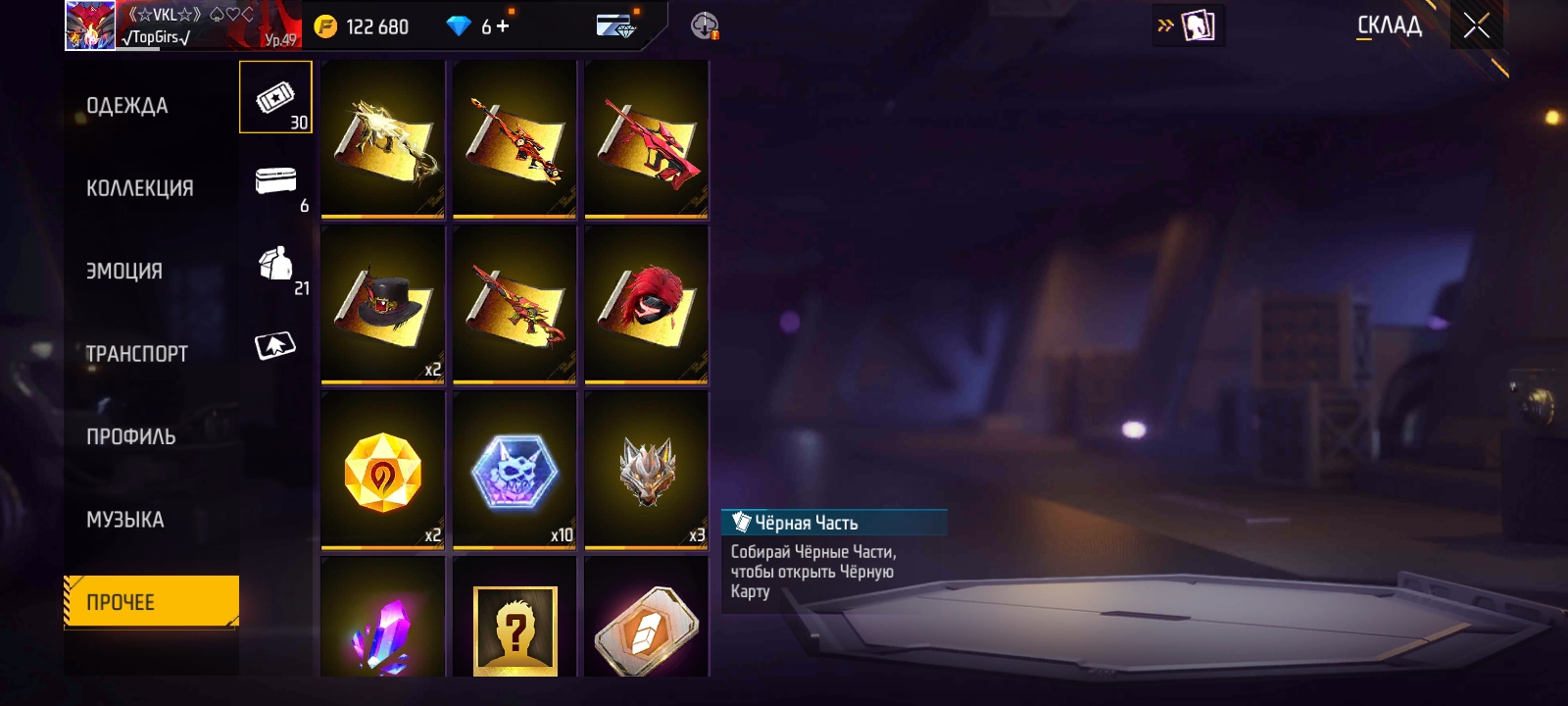Go to the ПРОФИЛЬ section
Image resolution: width=1568 pixels, height=706 pixels.
coord(131,436)
